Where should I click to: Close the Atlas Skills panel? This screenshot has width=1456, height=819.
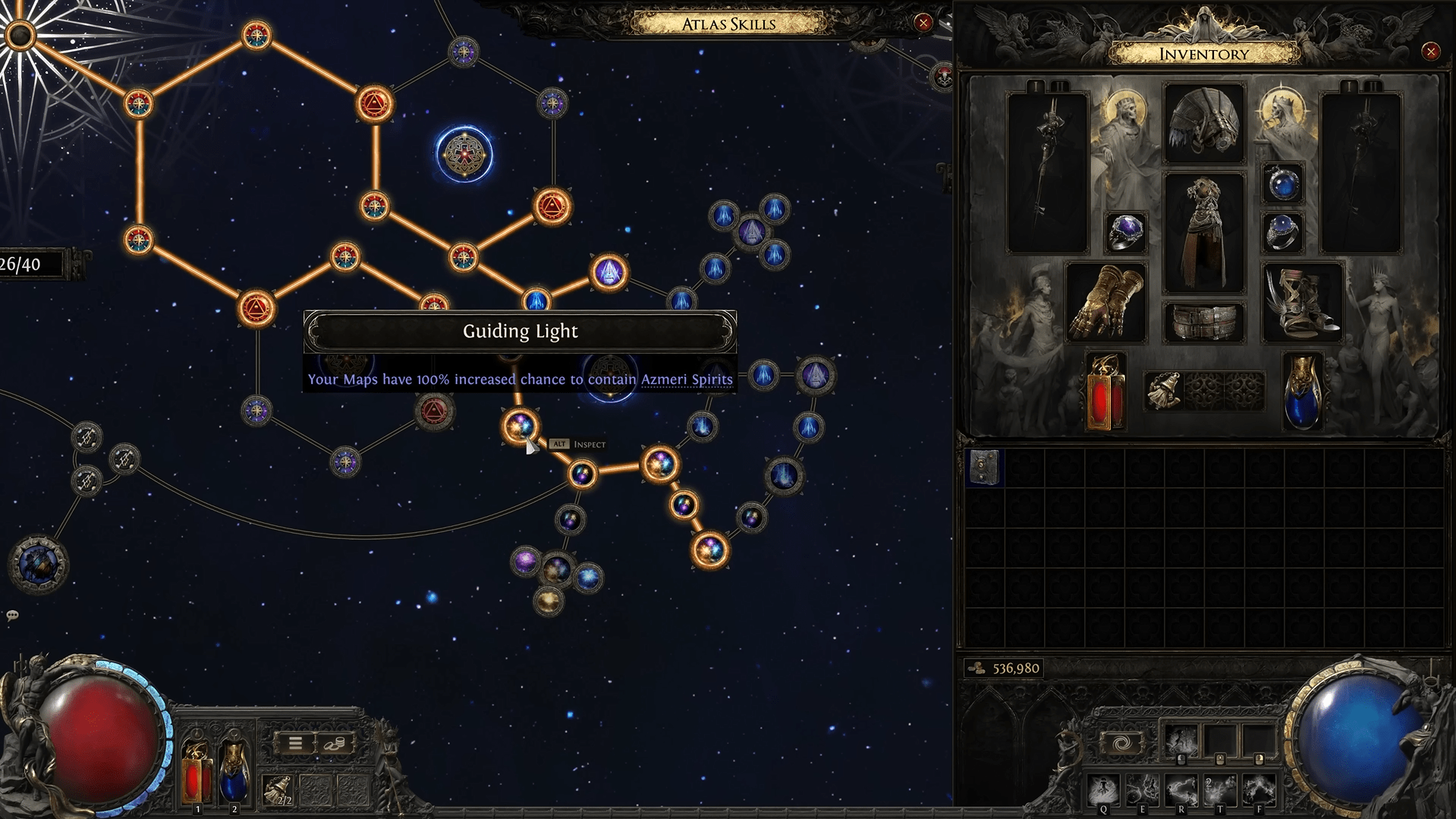(x=923, y=23)
